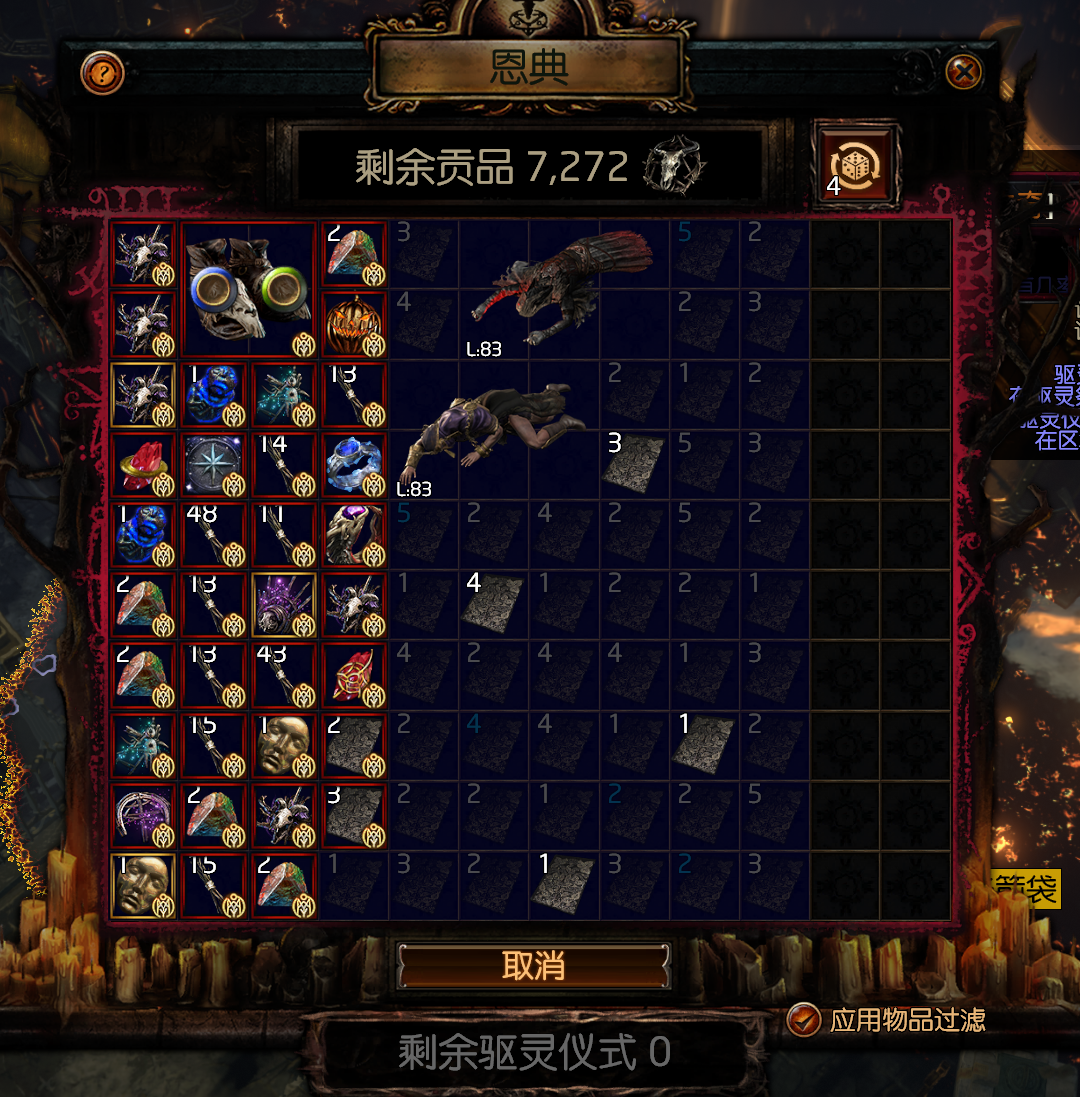Select the twig stack numbered 43
Viewport: 1080px width, 1097px height.
[284, 675]
